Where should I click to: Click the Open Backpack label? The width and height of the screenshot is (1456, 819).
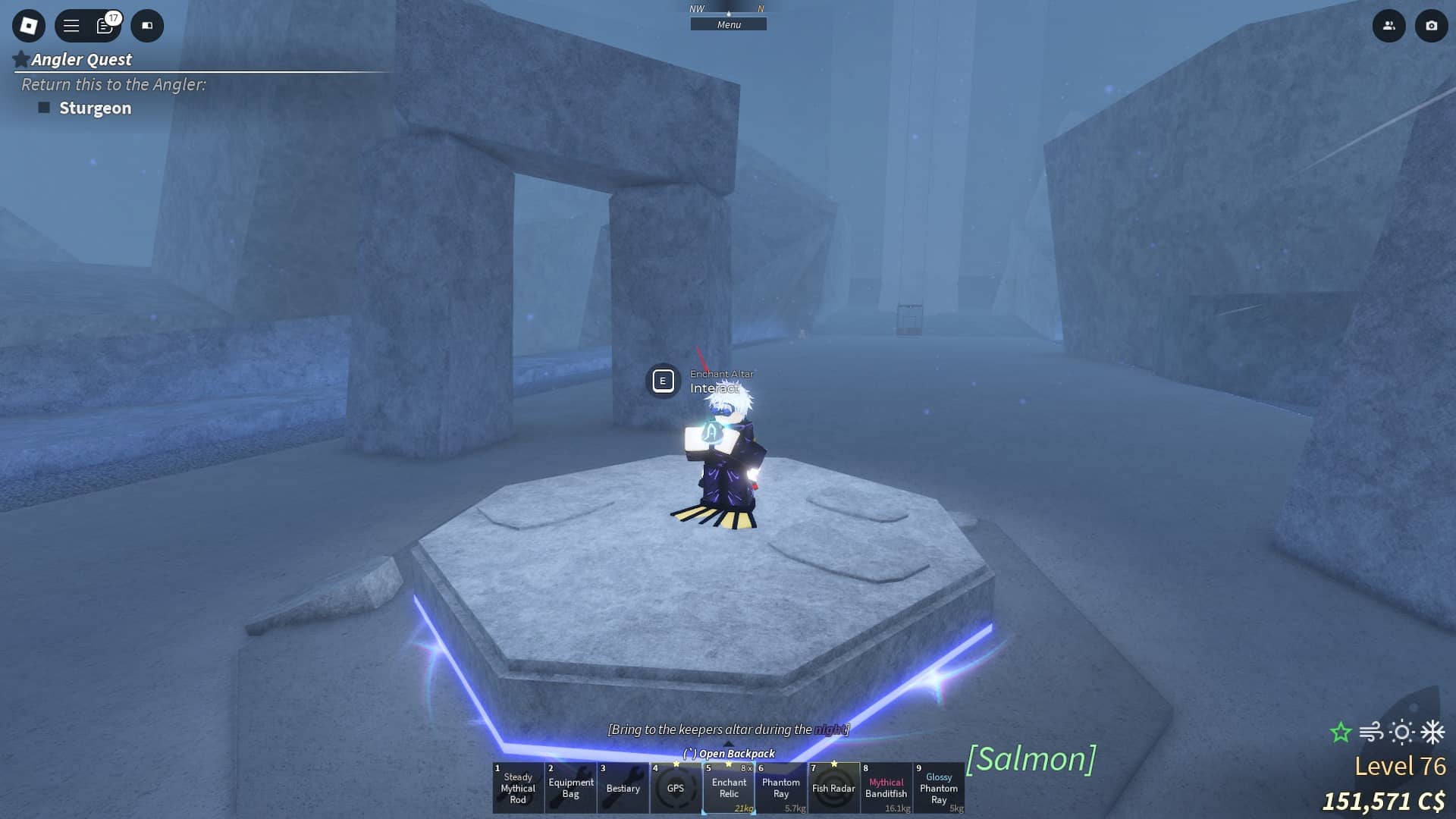coord(729,753)
